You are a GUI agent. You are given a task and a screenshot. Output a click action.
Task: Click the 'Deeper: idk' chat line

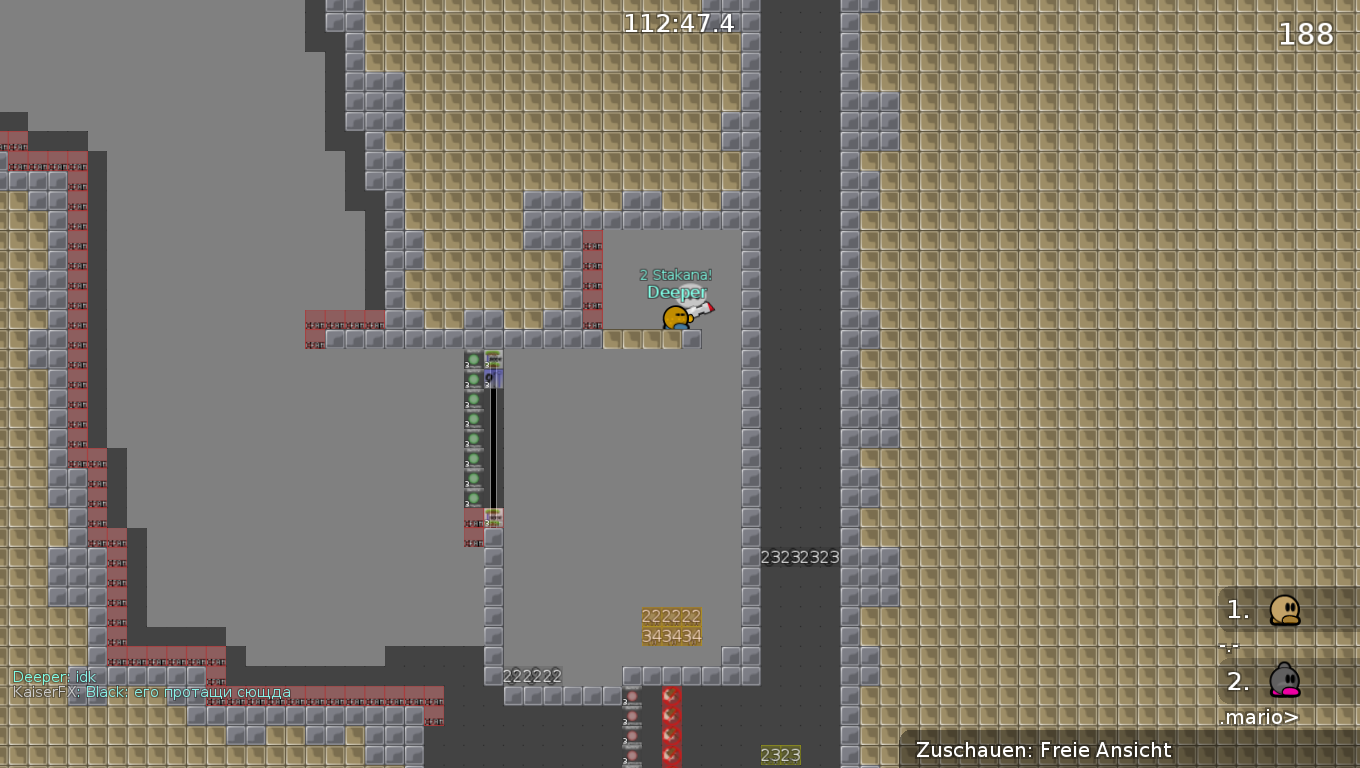coord(53,676)
